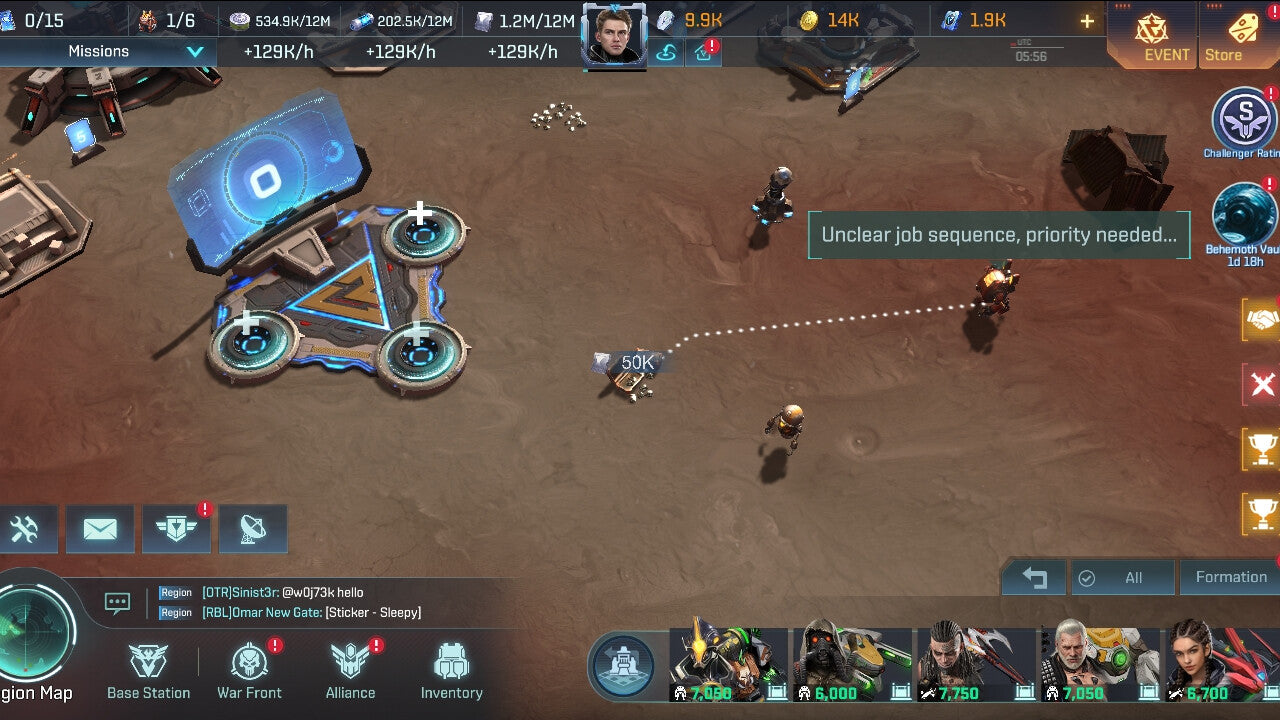Image resolution: width=1280 pixels, height=720 pixels.
Task: Open the Inventory
Action: pyautogui.click(x=451, y=671)
